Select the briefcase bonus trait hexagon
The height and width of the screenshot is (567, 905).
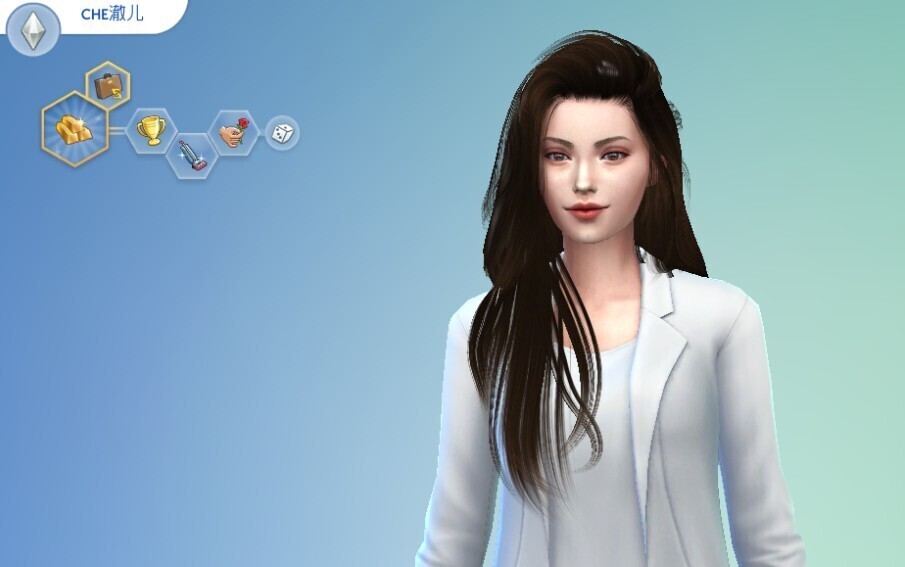tap(108, 86)
